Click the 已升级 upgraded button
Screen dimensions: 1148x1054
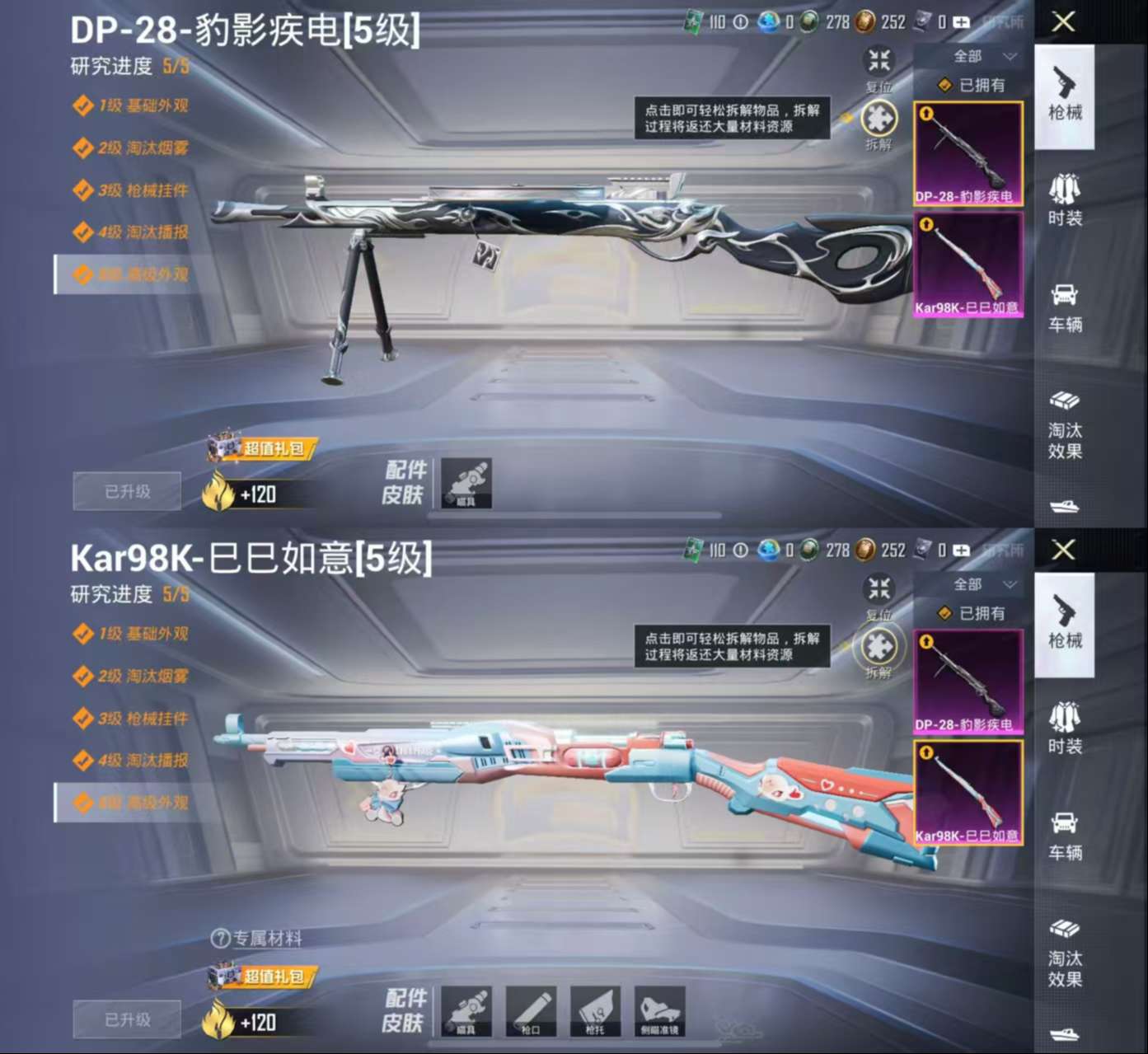pyautogui.click(x=127, y=490)
